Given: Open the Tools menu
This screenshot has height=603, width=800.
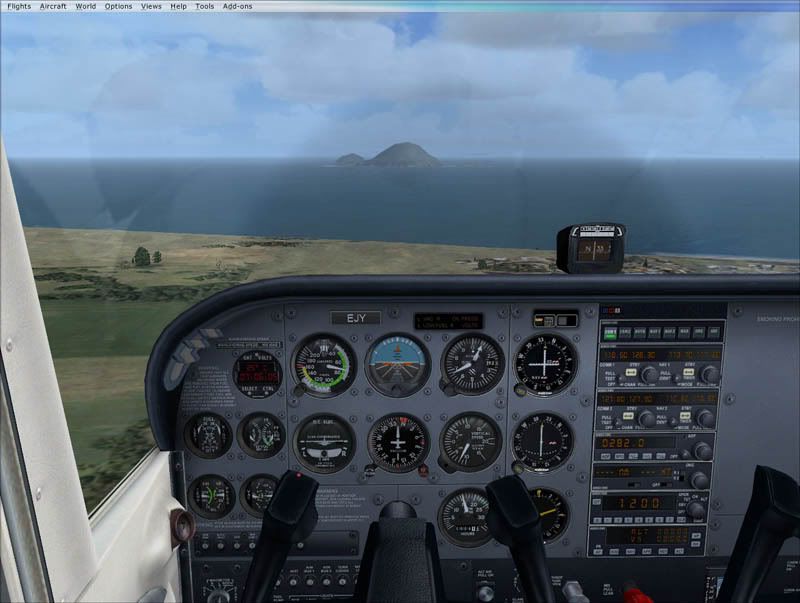Looking at the screenshot, I should [204, 6].
